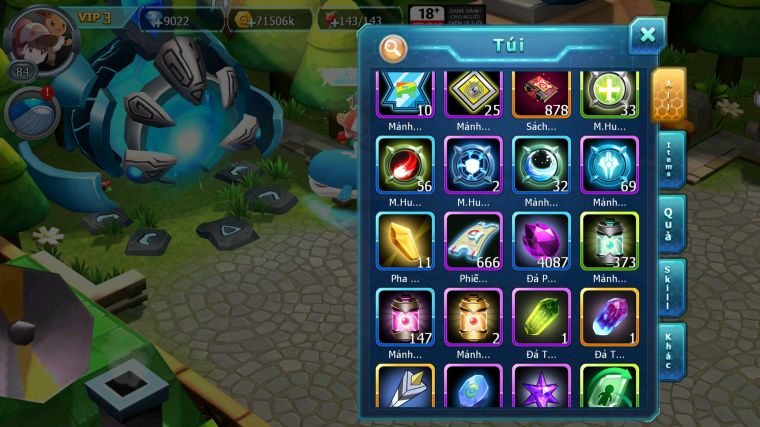Close the Túi bag window
Image resolution: width=760 pixels, height=427 pixels.
[647, 36]
